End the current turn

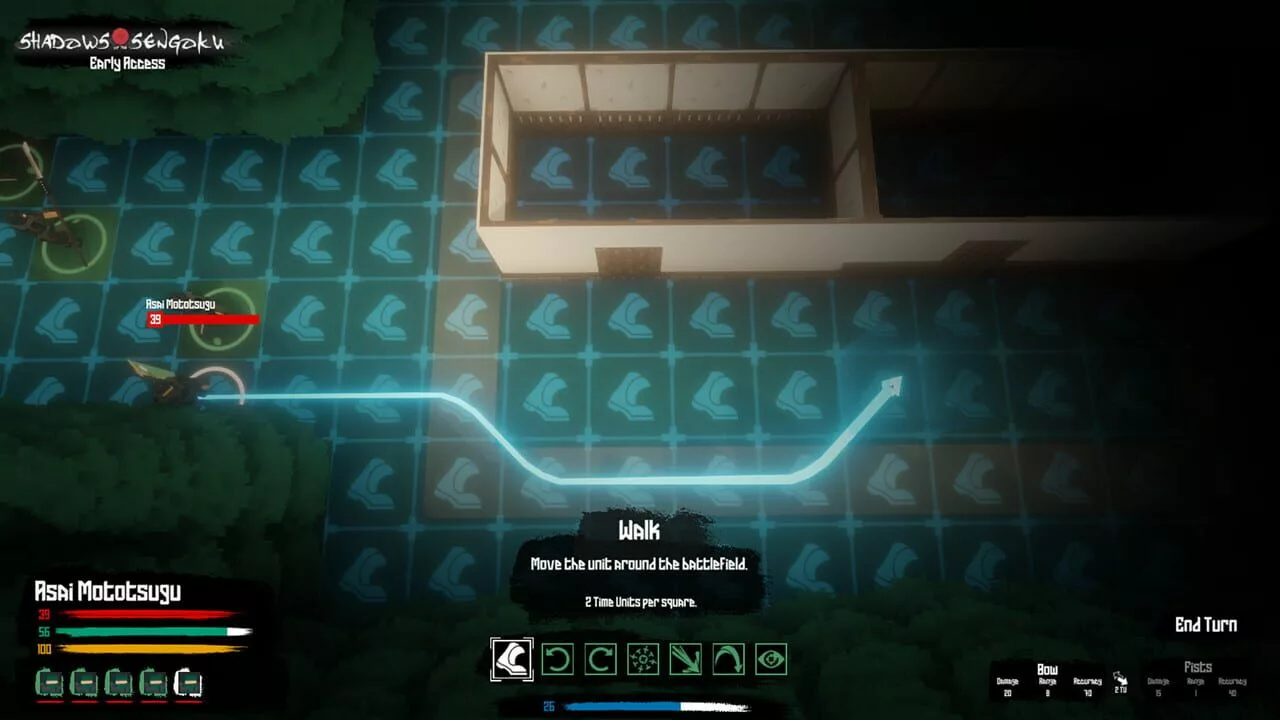coord(1205,625)
